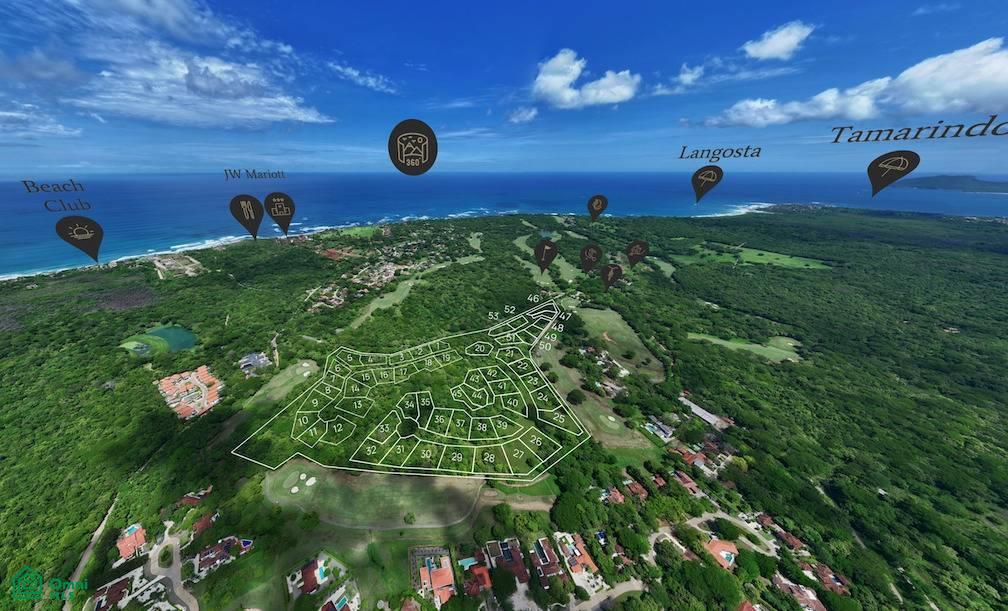Select the Beach Club sunset marker
Viewport: 1008px width, 611px height.
pos(79,234)
